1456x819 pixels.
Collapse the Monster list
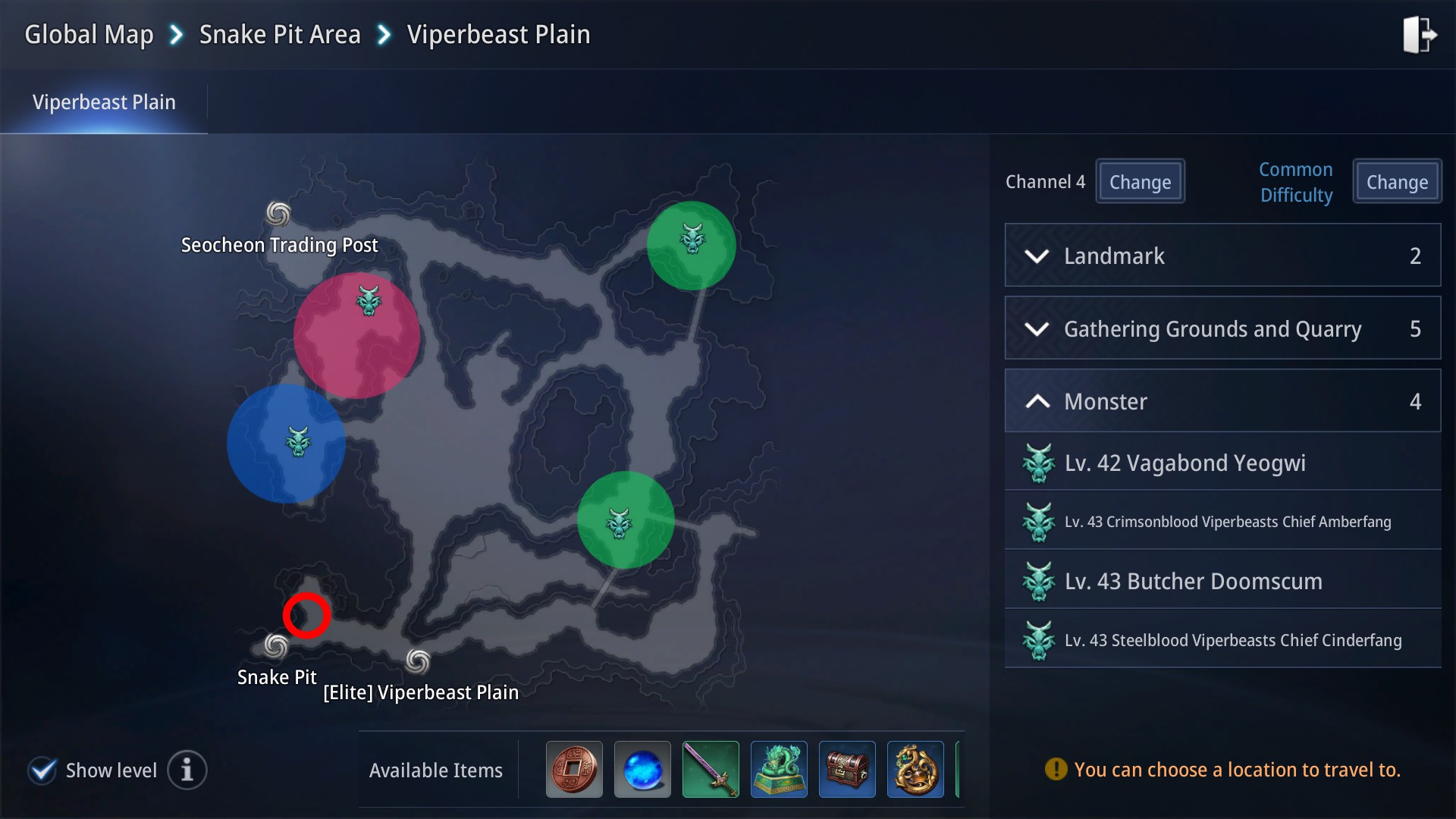click(x=1222, y=401)
